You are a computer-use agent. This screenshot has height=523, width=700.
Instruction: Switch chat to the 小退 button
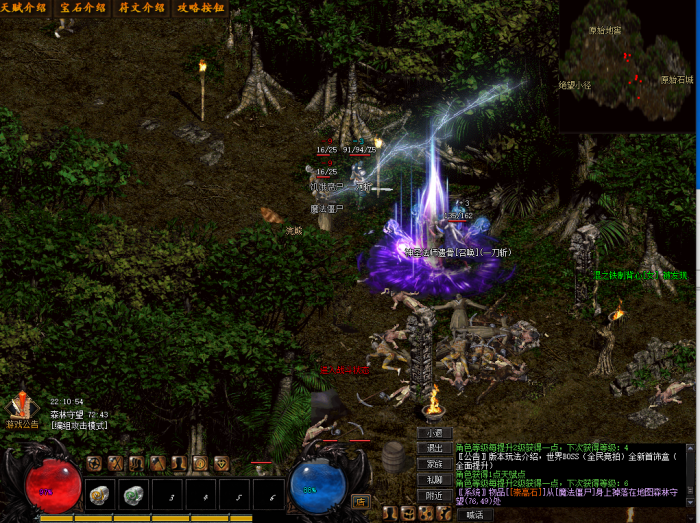click(434, 434)
